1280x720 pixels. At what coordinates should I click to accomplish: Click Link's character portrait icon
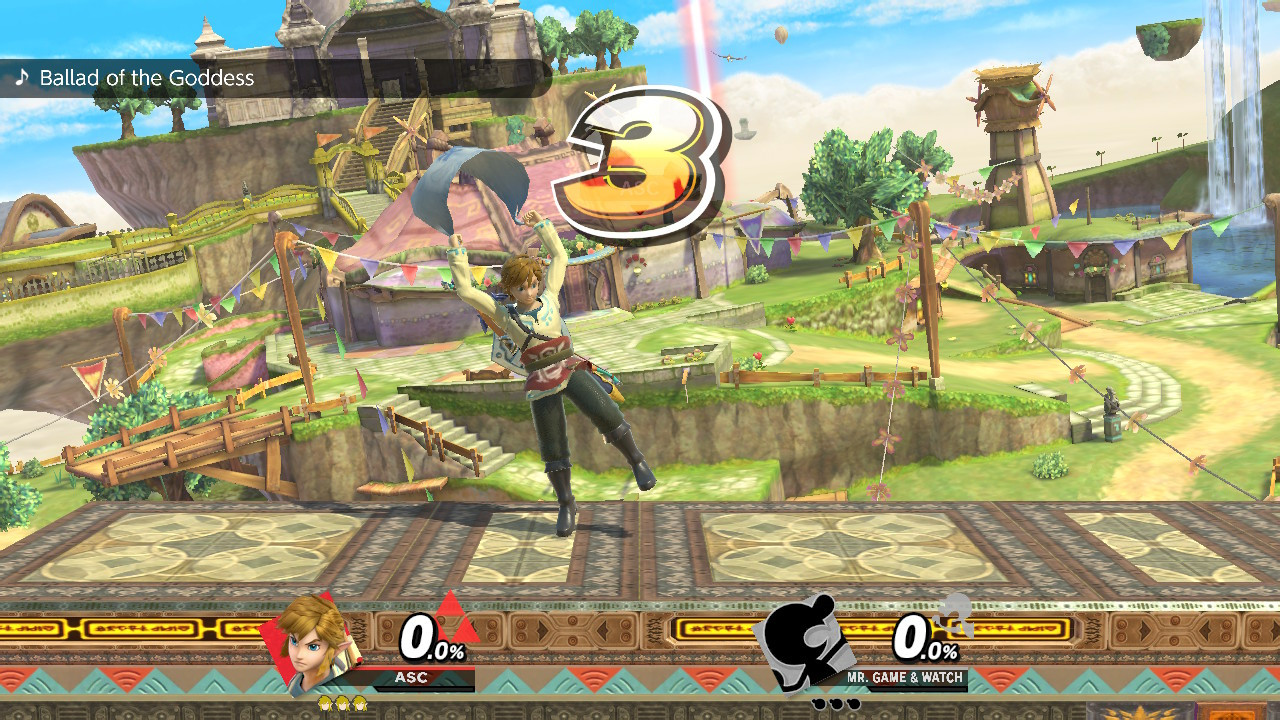pyautogui.click(x=311, y=647)
